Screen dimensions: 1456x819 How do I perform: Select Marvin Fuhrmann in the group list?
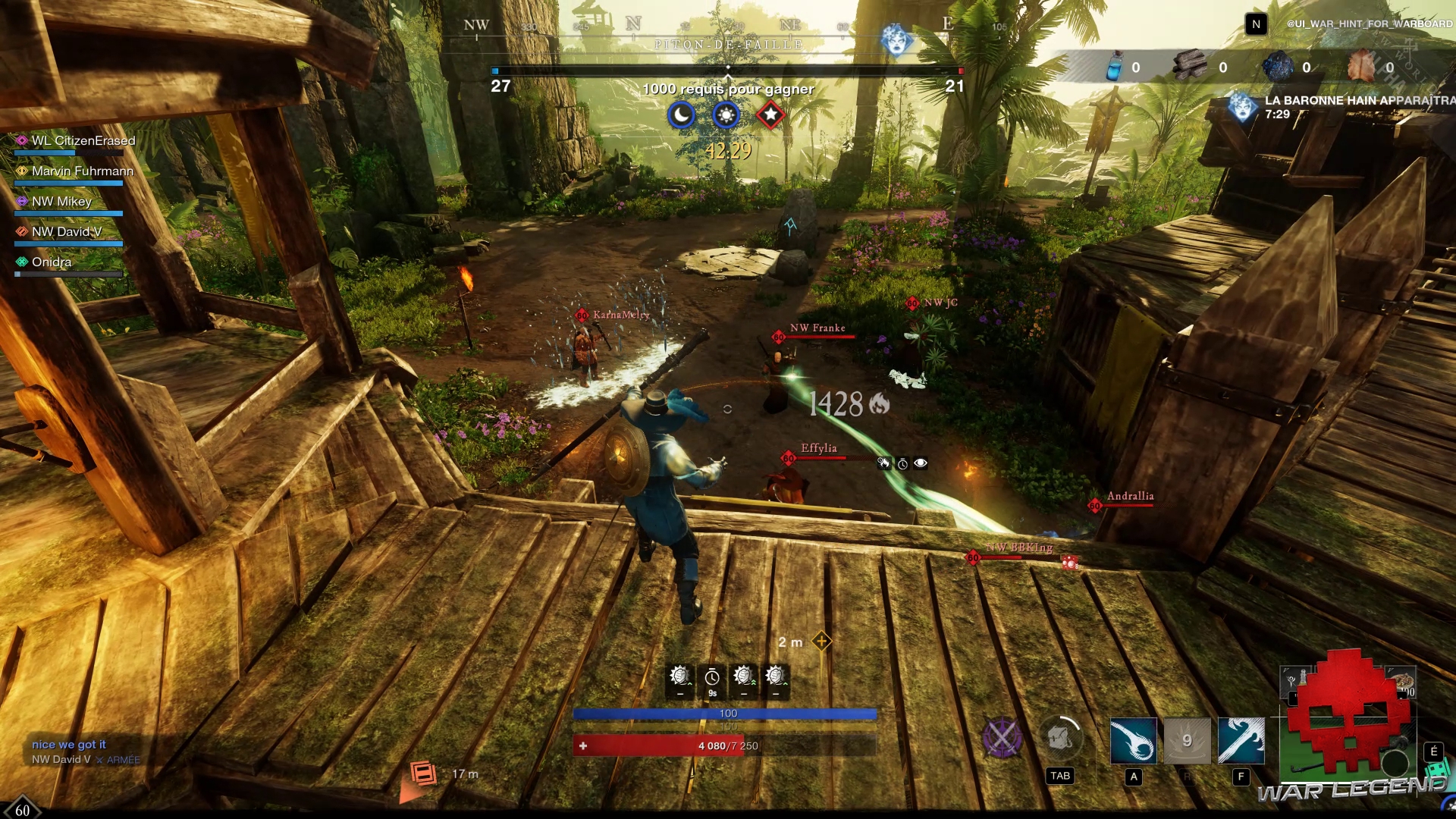pos(82,171)
